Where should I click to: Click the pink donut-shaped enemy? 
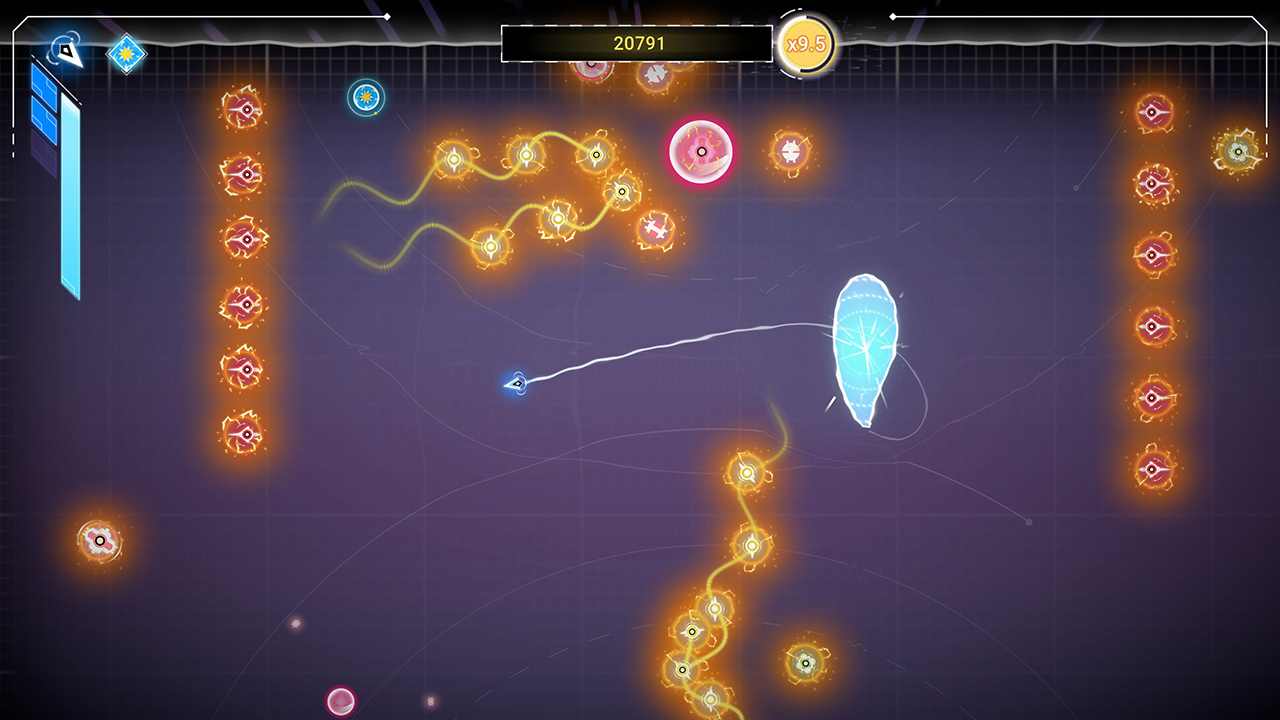[x=700, y=152]
